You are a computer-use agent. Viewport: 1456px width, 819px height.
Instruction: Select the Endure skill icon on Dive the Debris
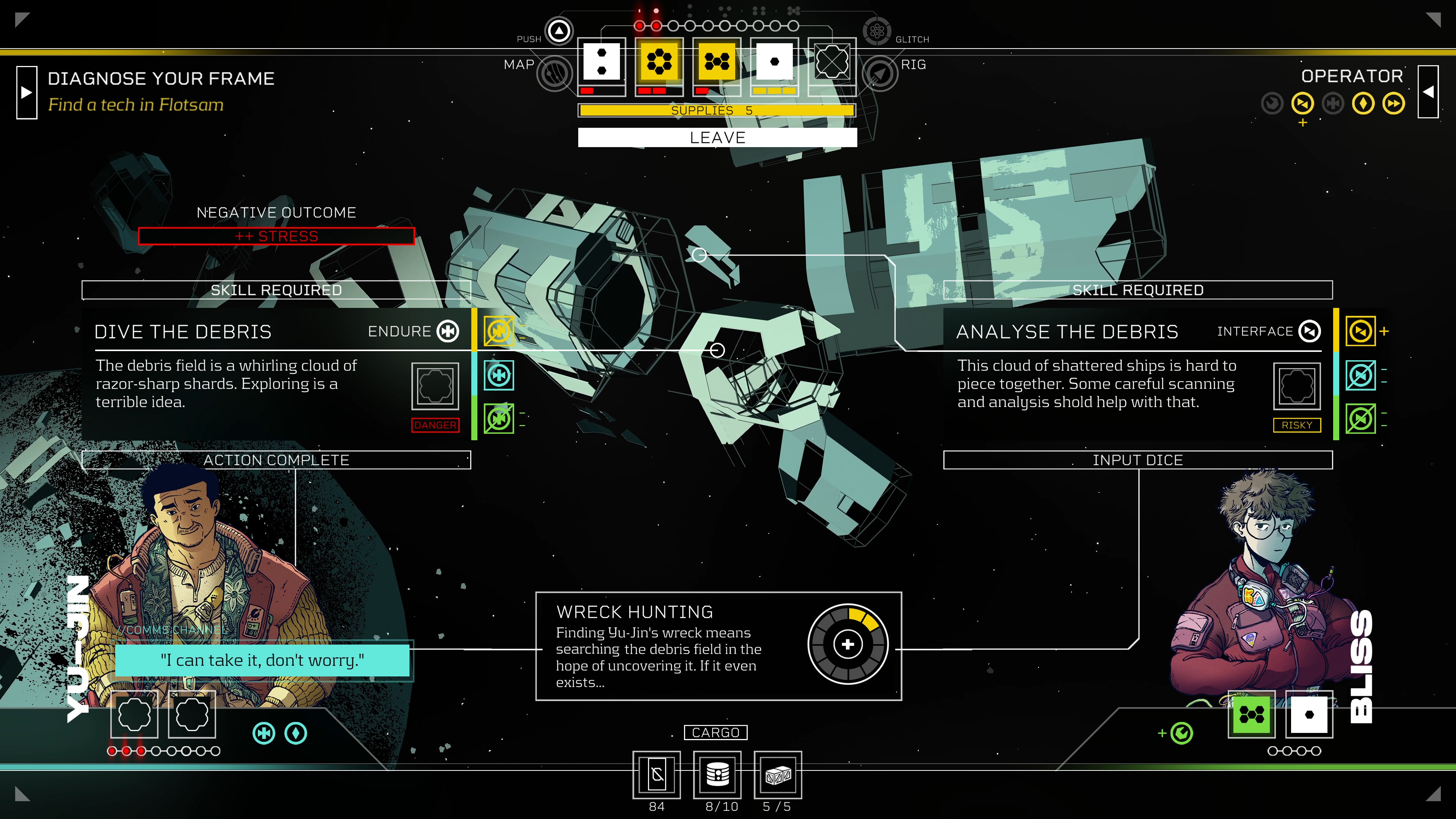click(x=448, y=331)
